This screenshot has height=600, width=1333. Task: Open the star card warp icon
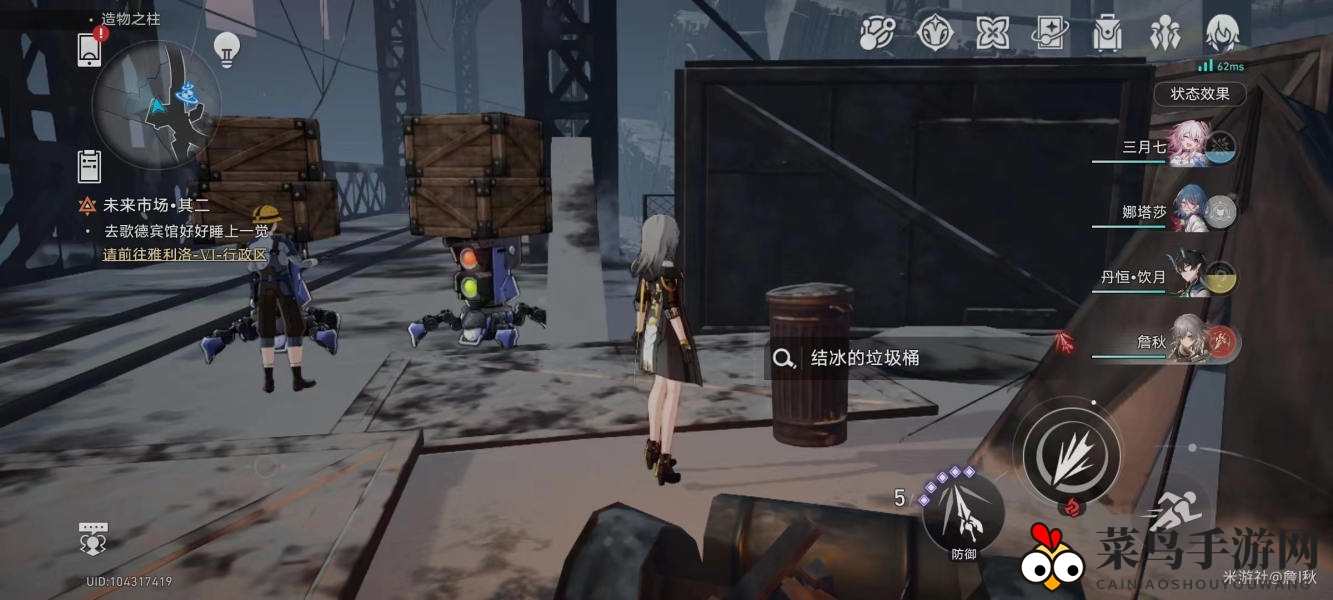[1050, 34]
